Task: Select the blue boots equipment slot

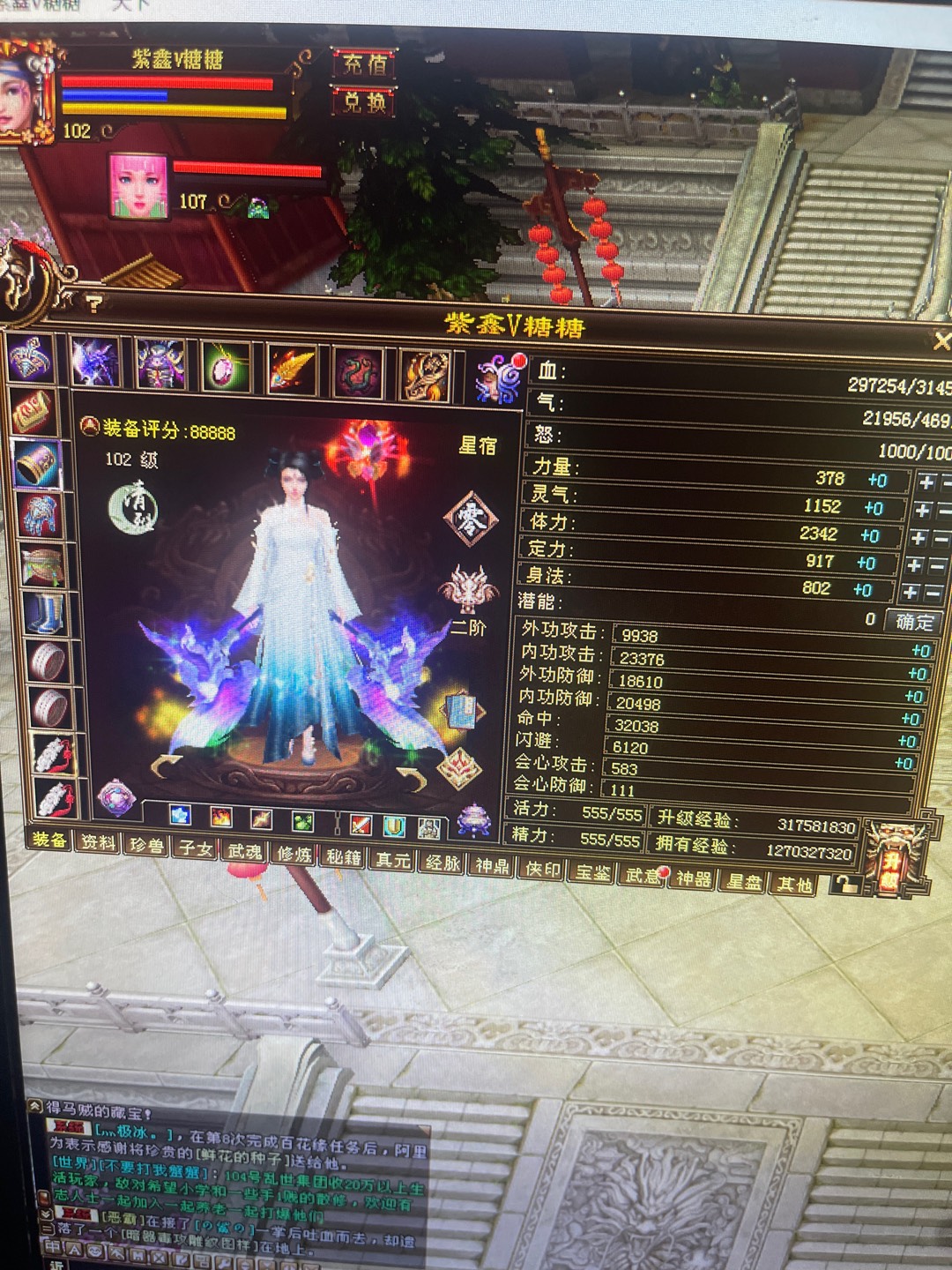Action: [41, 611]
